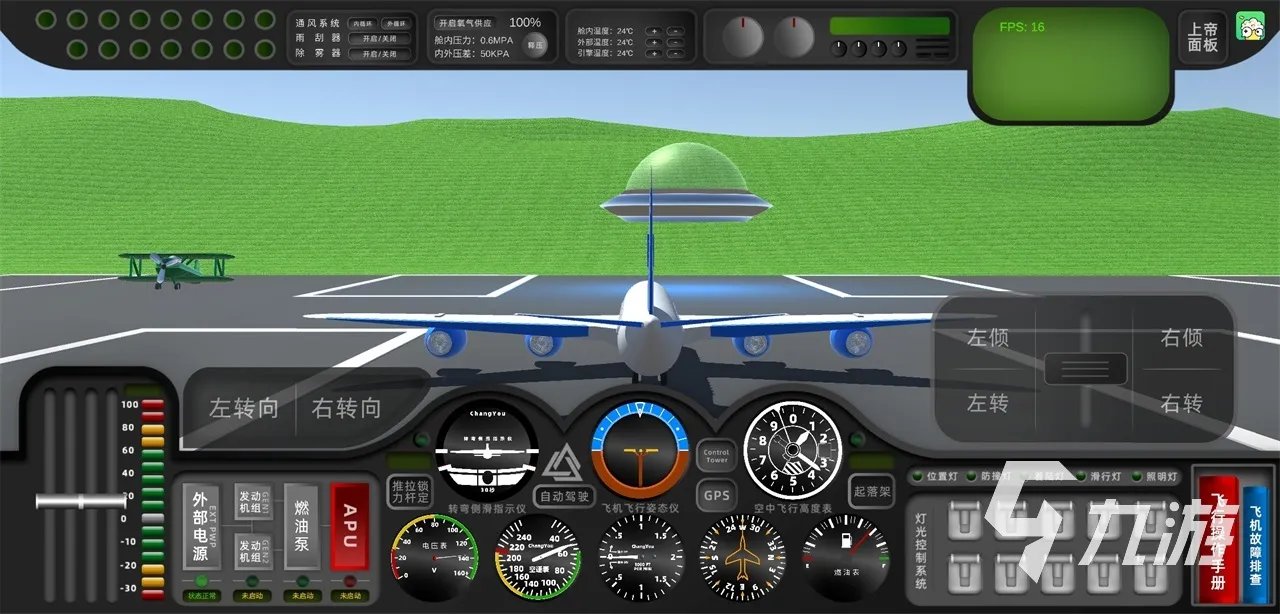
Task: Hit the round 释压 pressure release button
Action: 536,45
